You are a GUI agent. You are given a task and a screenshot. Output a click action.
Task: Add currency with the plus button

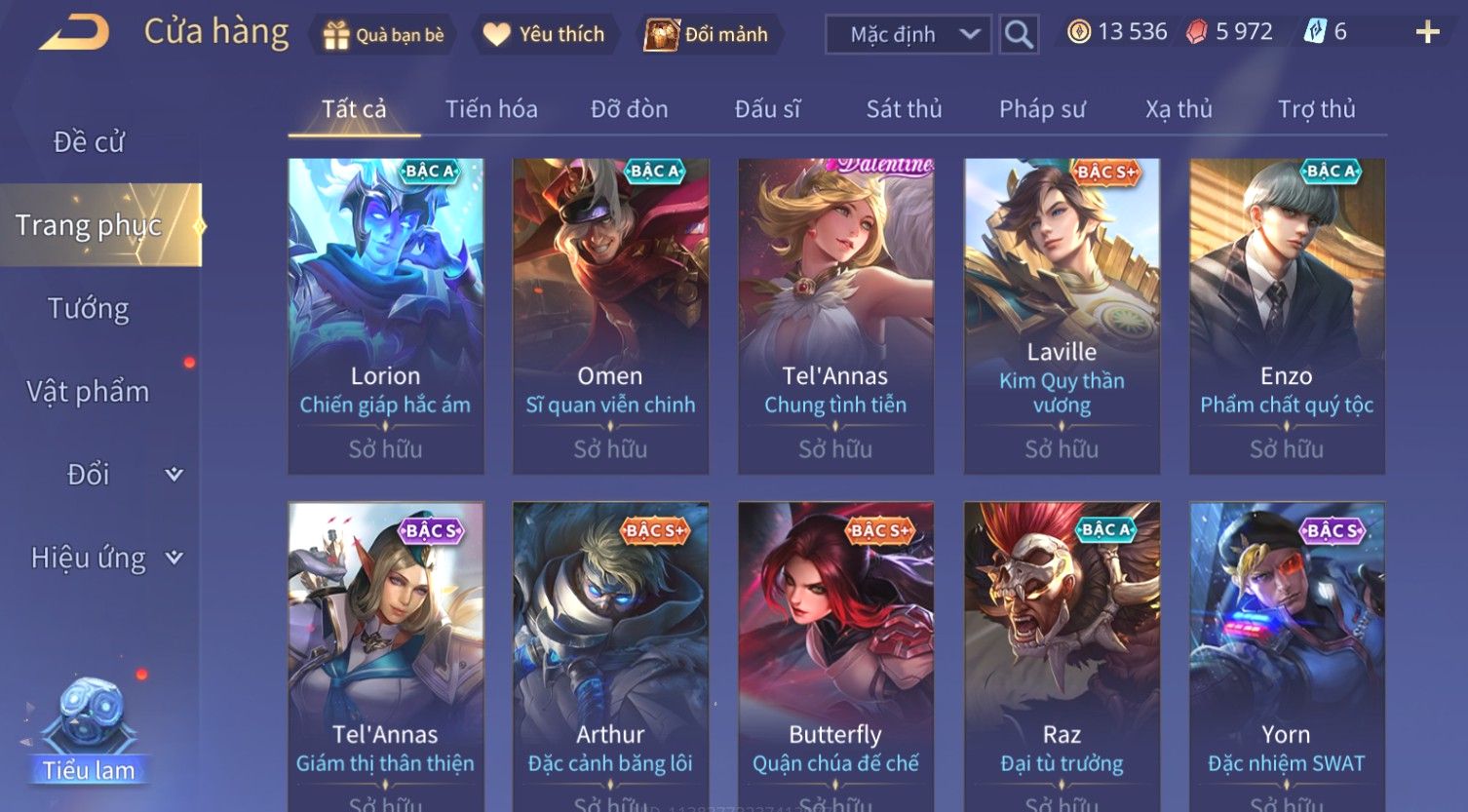click(x=1427, y=33)
